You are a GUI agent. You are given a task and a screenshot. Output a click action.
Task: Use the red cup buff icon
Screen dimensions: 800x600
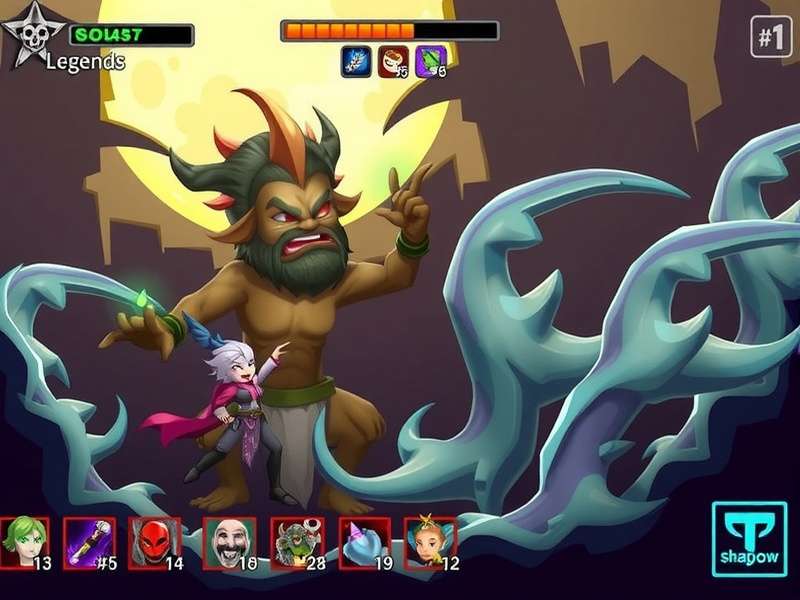(393, 61)
